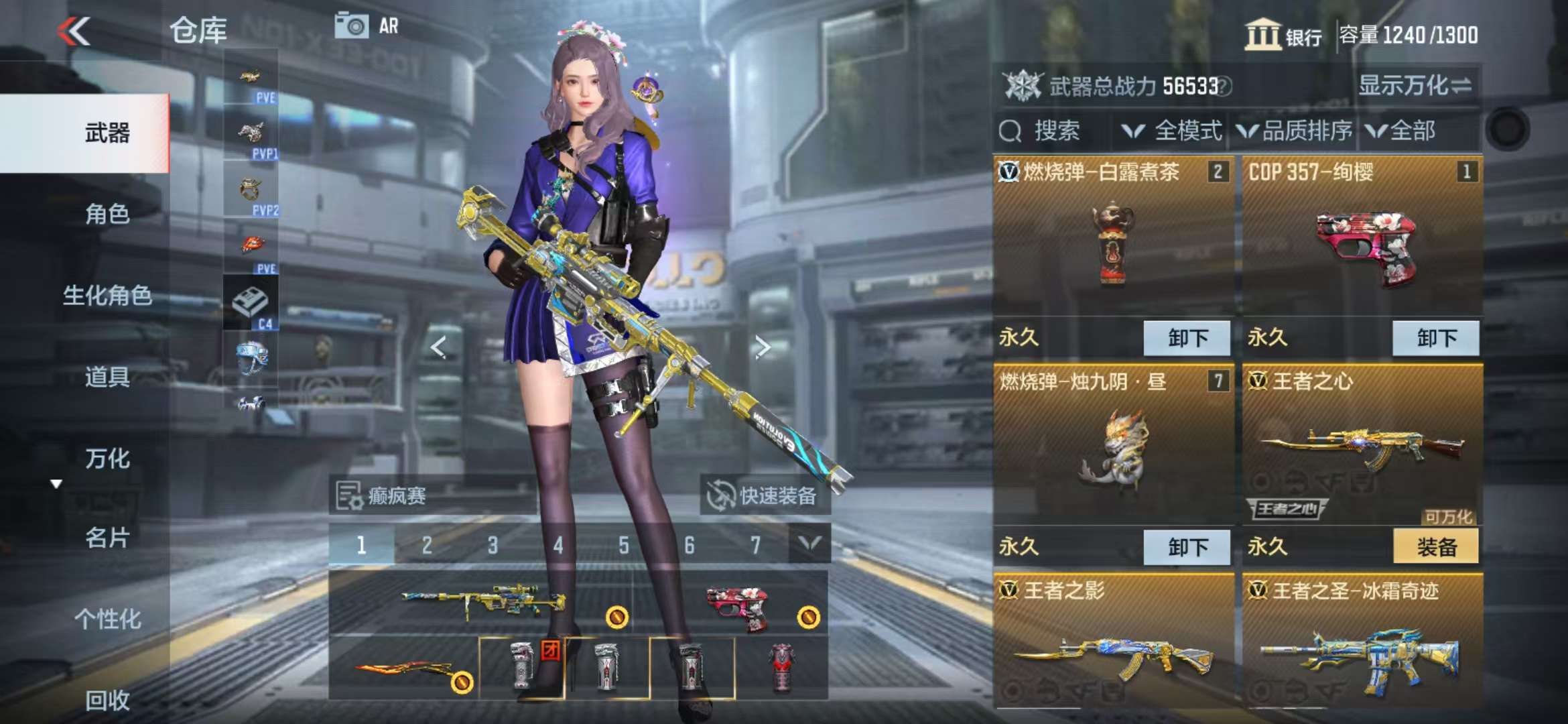Open the 银行 bank

click(1283, 35)
